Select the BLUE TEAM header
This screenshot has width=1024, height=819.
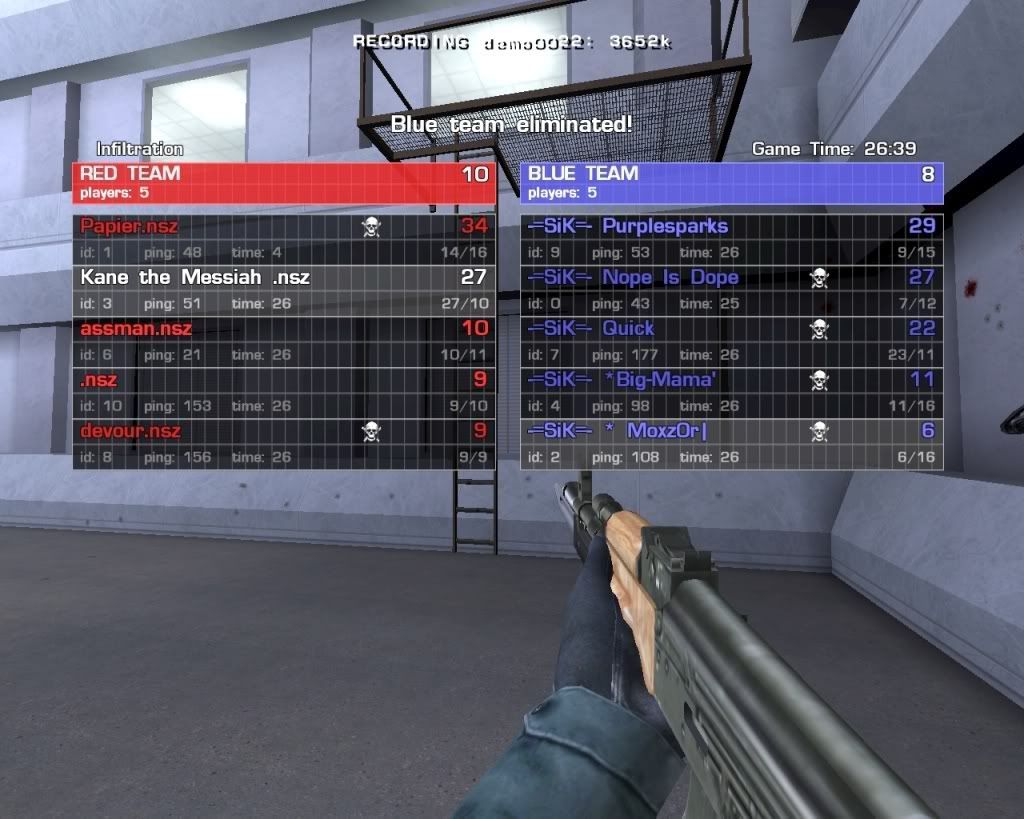tap(731, 182)
